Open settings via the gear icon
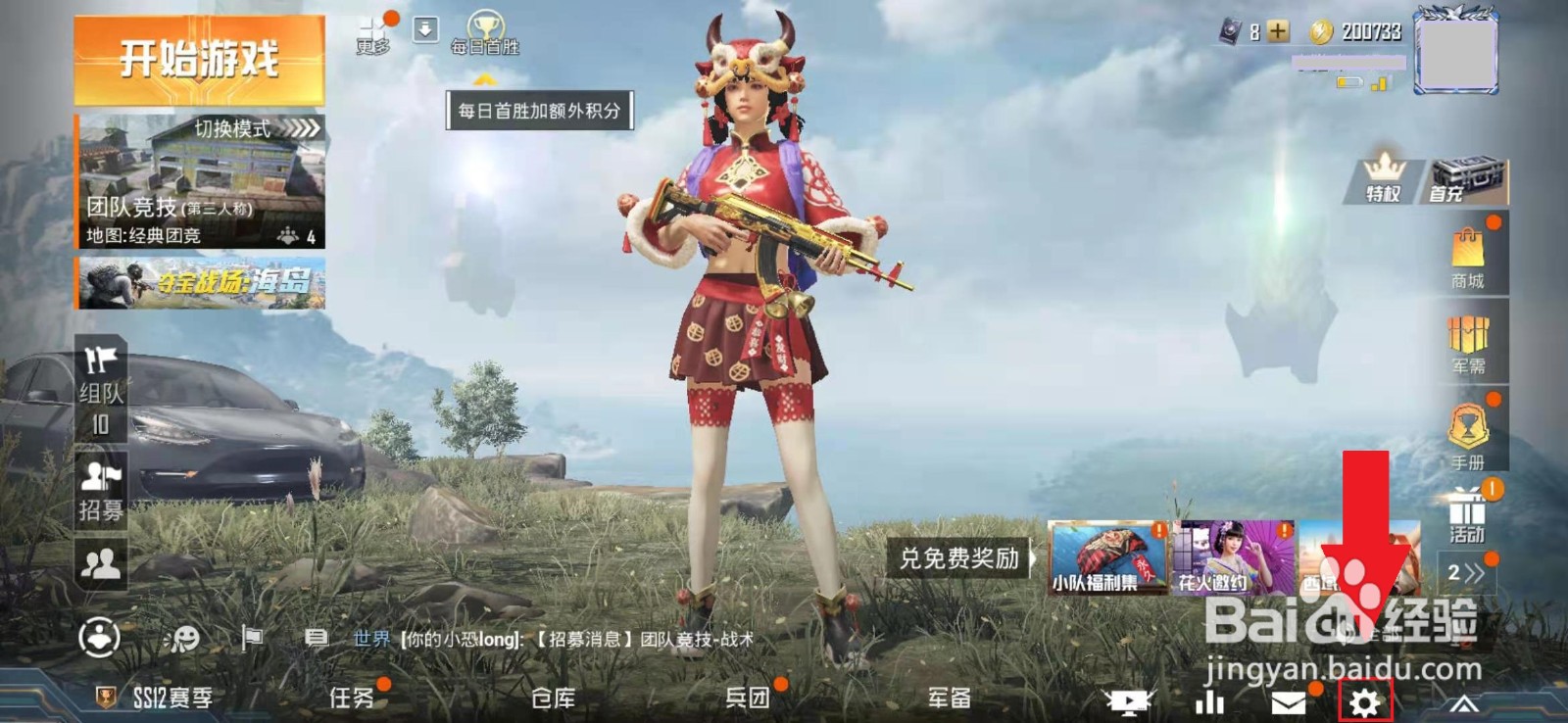 point(1365,700)
